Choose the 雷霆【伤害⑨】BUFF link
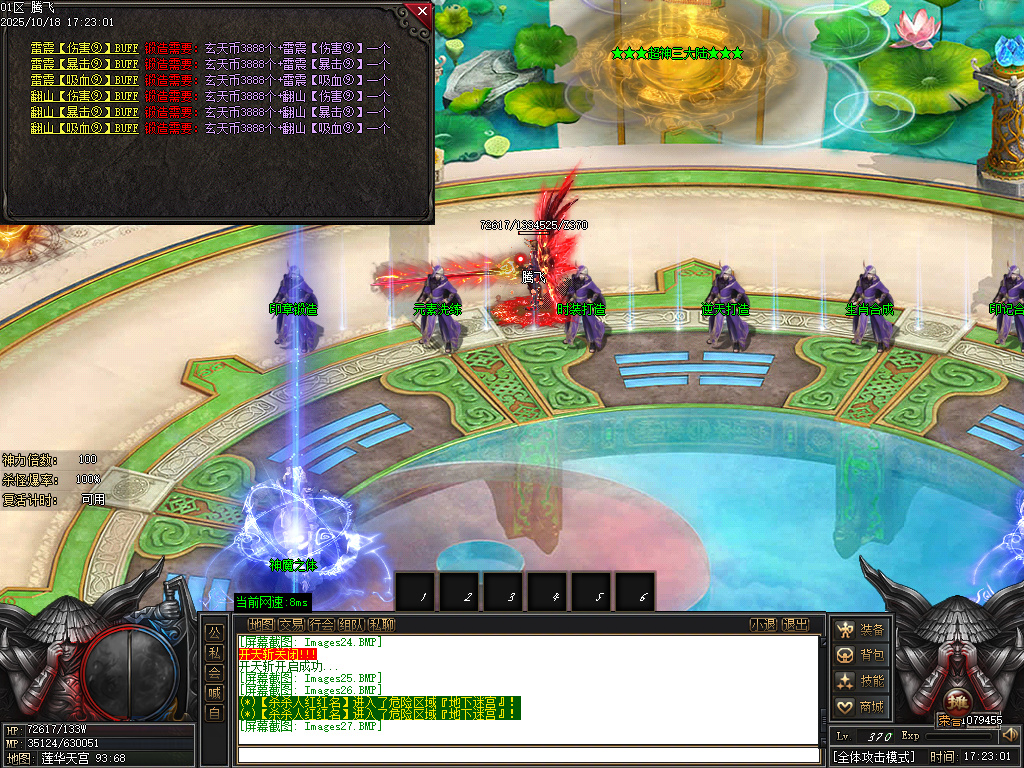The width and height of the screenshot is (1024, 768). (84, 48)
